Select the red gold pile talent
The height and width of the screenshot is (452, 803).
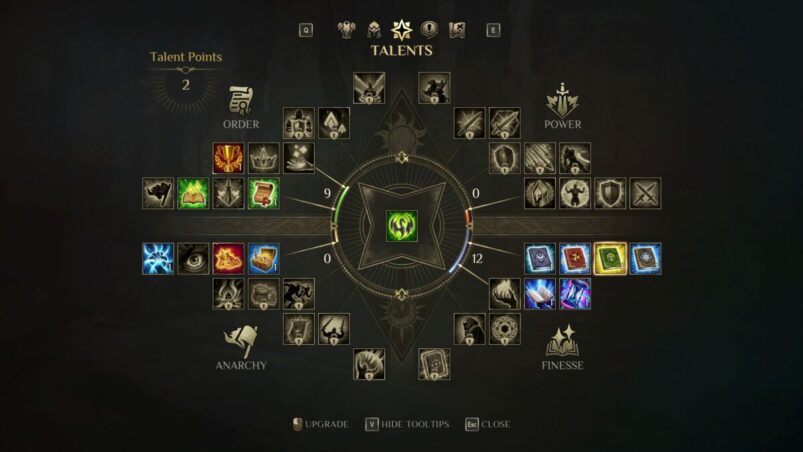228,258
